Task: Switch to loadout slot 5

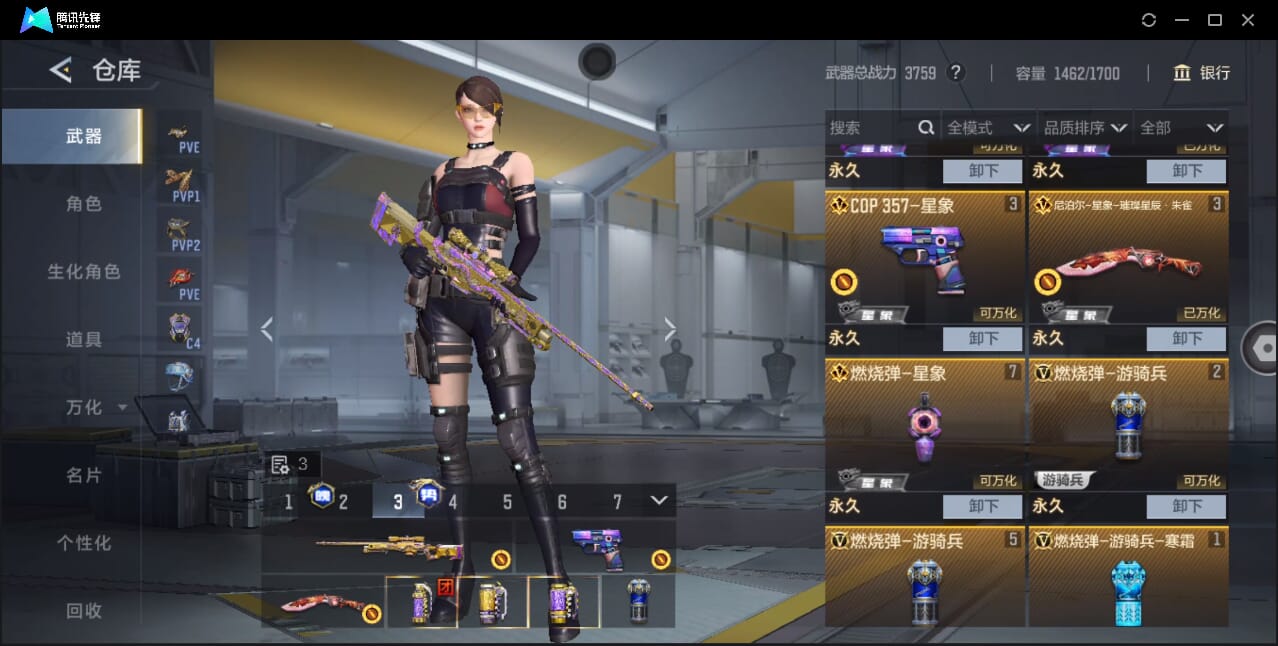Action: [x=507, y=502]
